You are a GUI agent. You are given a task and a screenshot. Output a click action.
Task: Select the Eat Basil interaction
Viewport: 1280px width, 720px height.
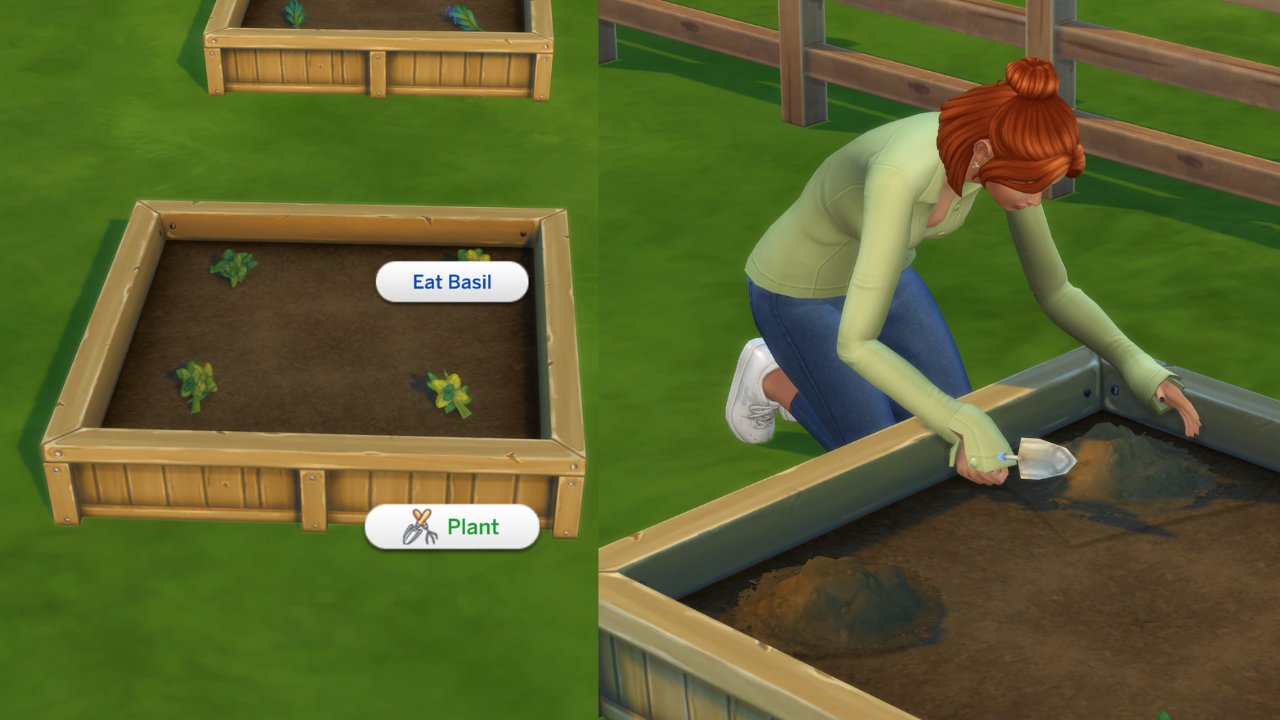pos(451,281)
